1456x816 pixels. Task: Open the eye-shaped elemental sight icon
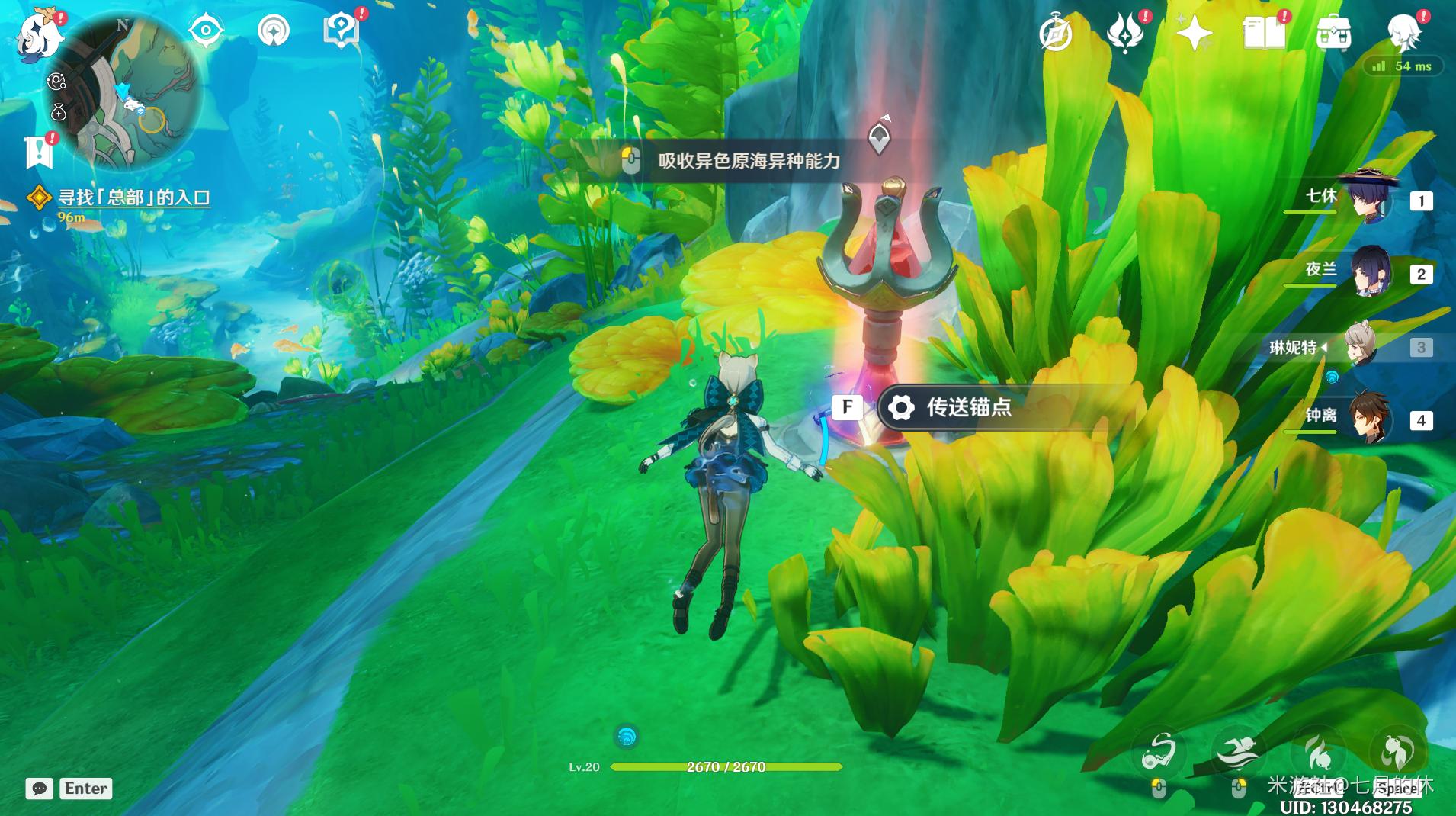coord(206,31)
